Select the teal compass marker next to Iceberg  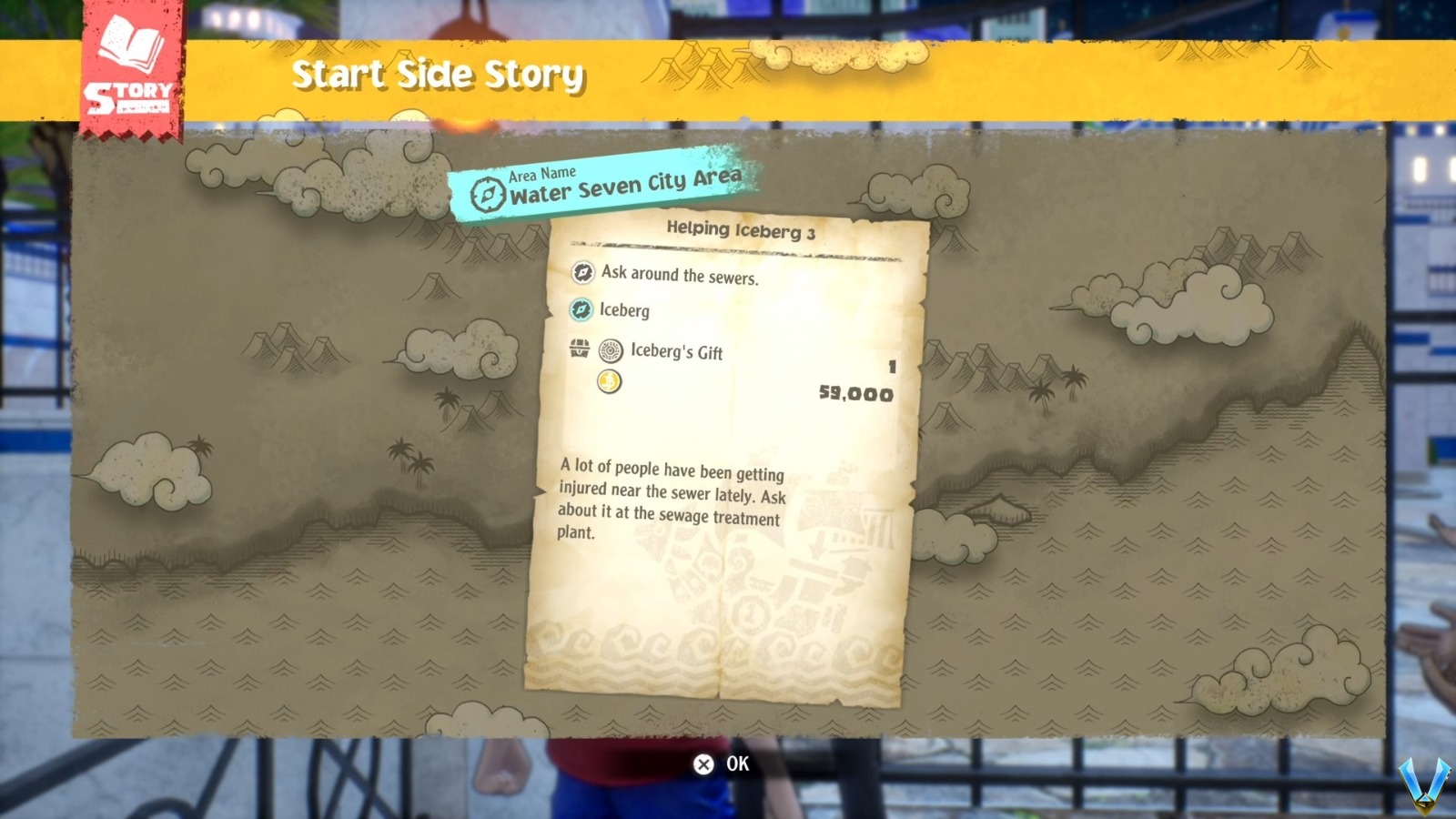582,311
